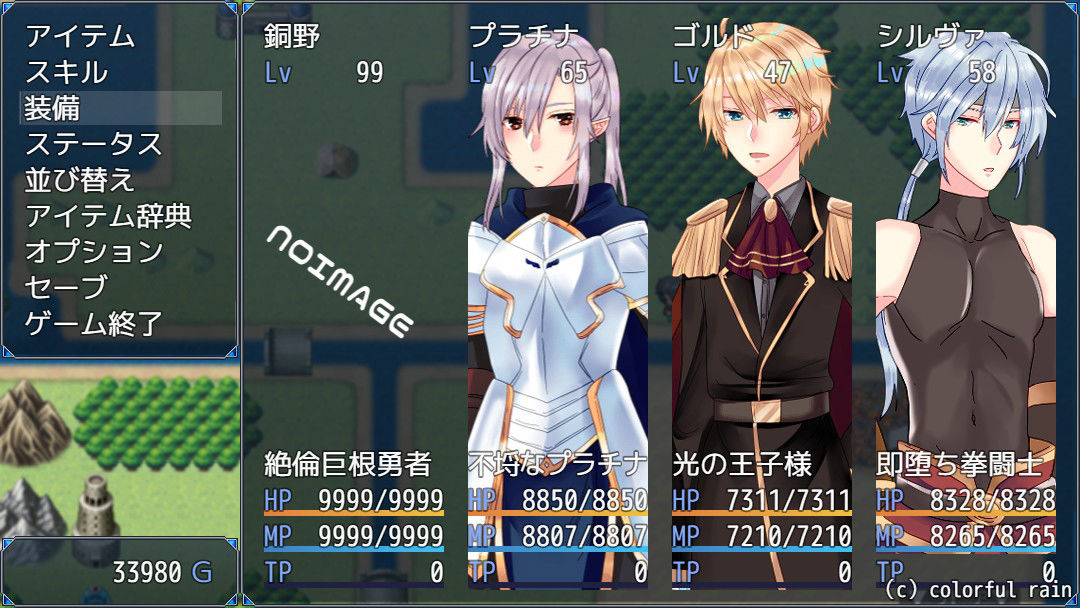Open the アイテム辞典 dictionary
Viewport: 1080px width, 608px height.
108,216
